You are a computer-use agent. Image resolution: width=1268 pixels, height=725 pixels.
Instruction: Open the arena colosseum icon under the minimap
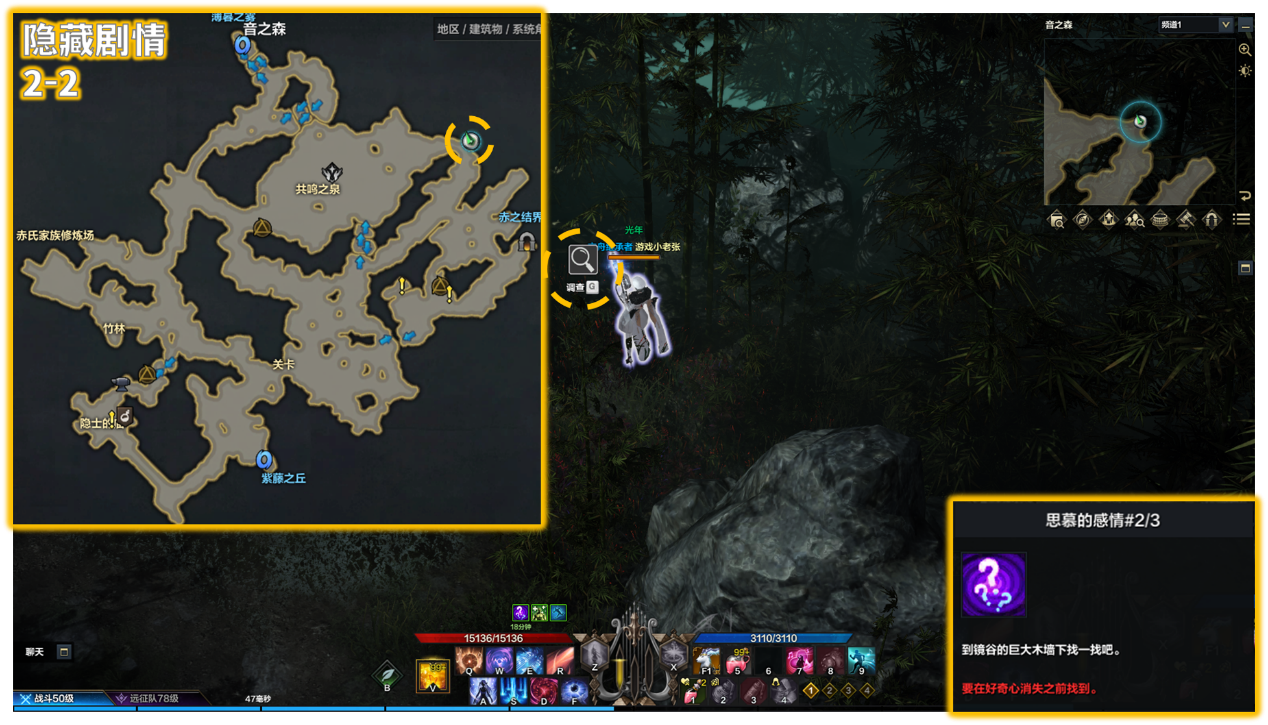[1160, 219]
